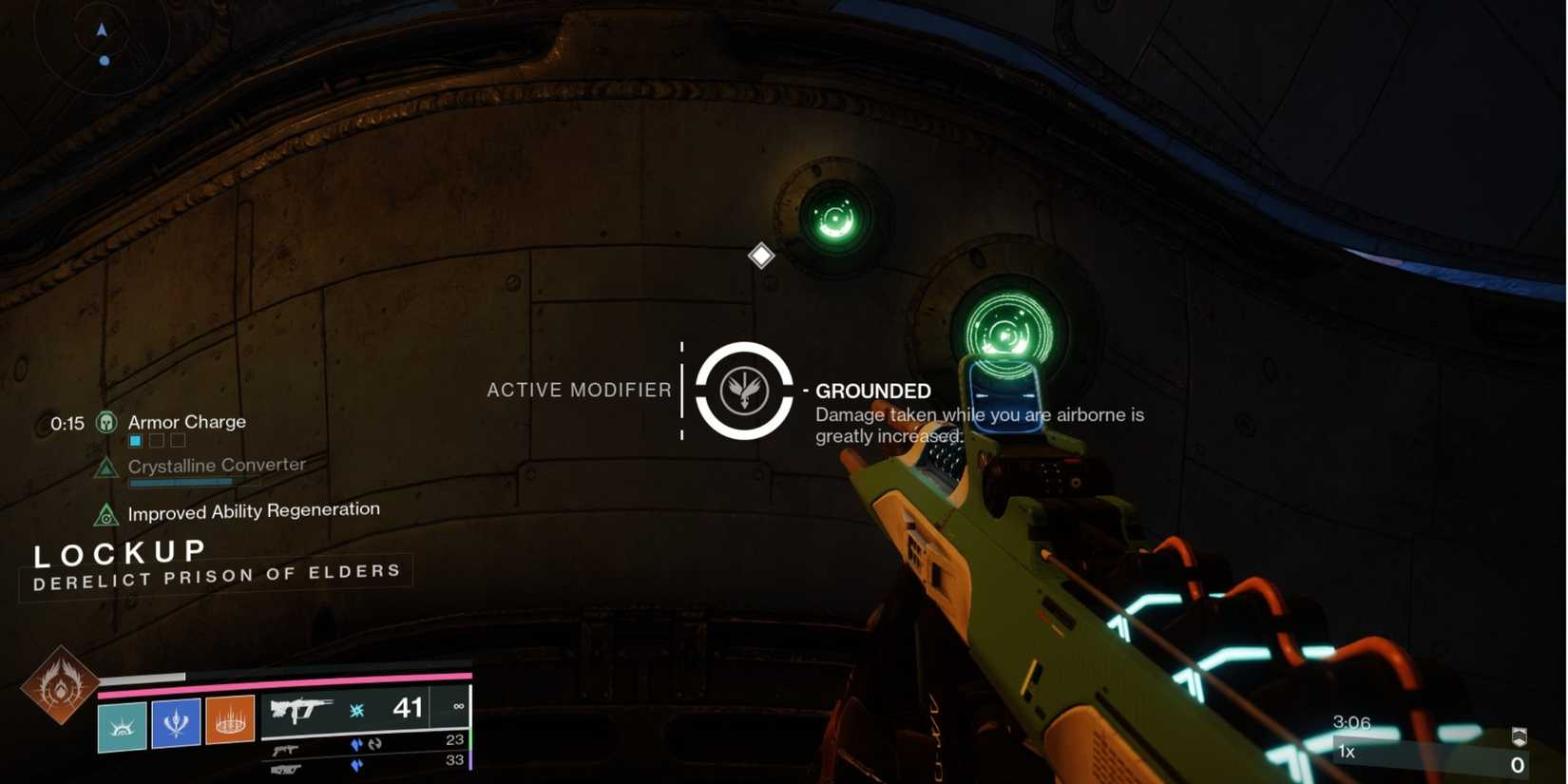Open the reload indicator beside the special weapon

pos(373,746)
